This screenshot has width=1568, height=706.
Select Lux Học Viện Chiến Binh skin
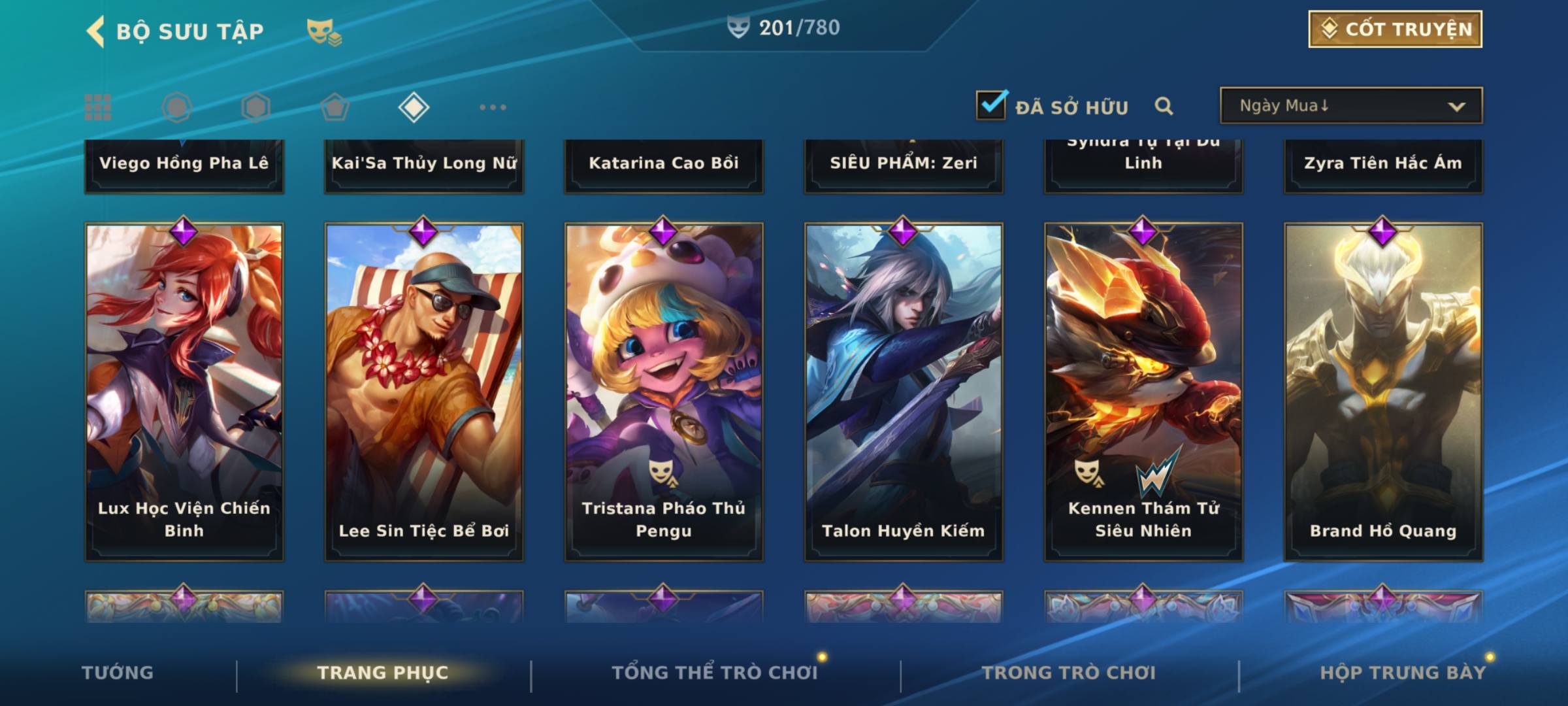(184, 392)
